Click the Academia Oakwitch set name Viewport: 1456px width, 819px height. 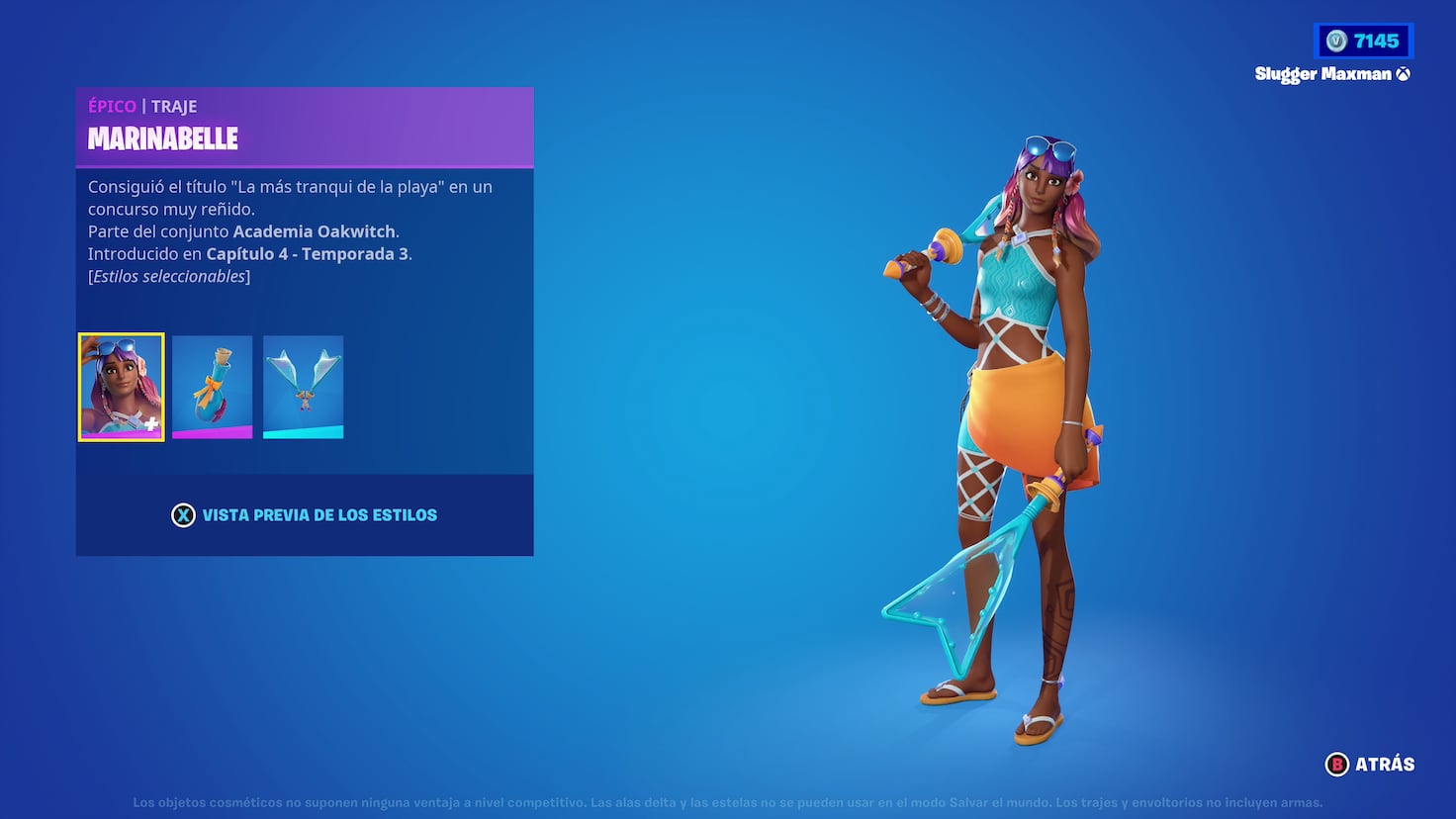click(314, 230)
